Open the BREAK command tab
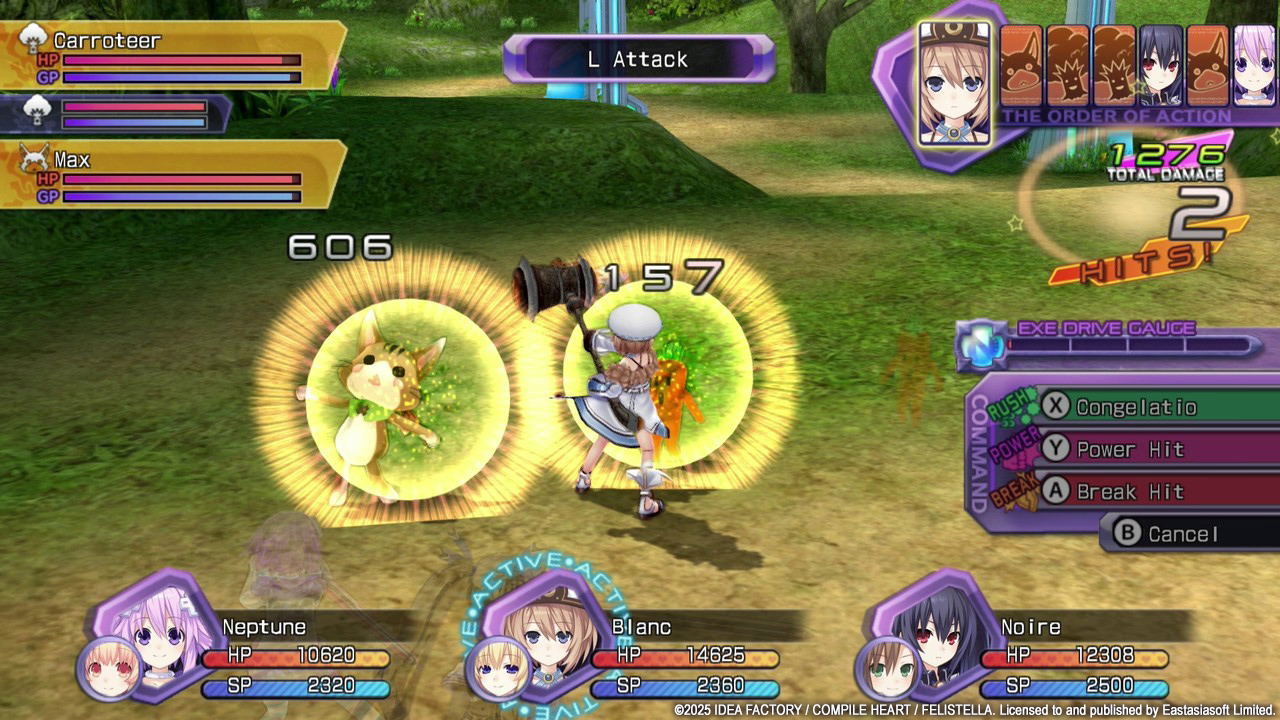This screenshot has width=1280, height=720. coord(1013,490)
